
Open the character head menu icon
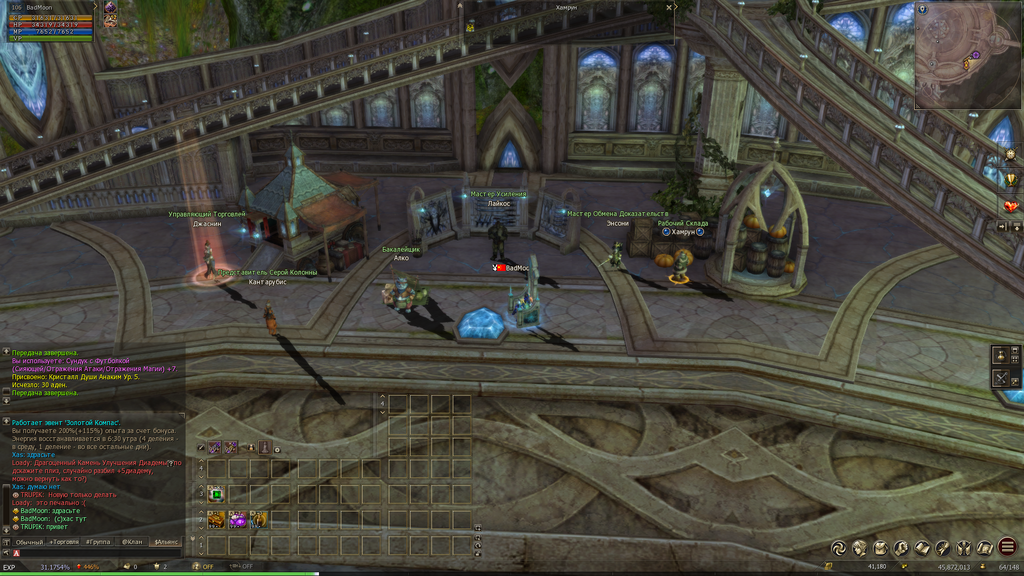click(x=859, y=547)
